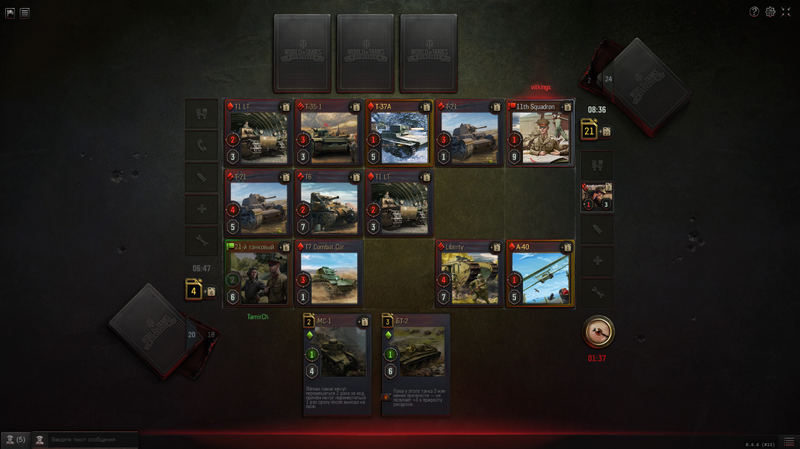
Task: End turn with the round clock button
Action: coord(599,331)
